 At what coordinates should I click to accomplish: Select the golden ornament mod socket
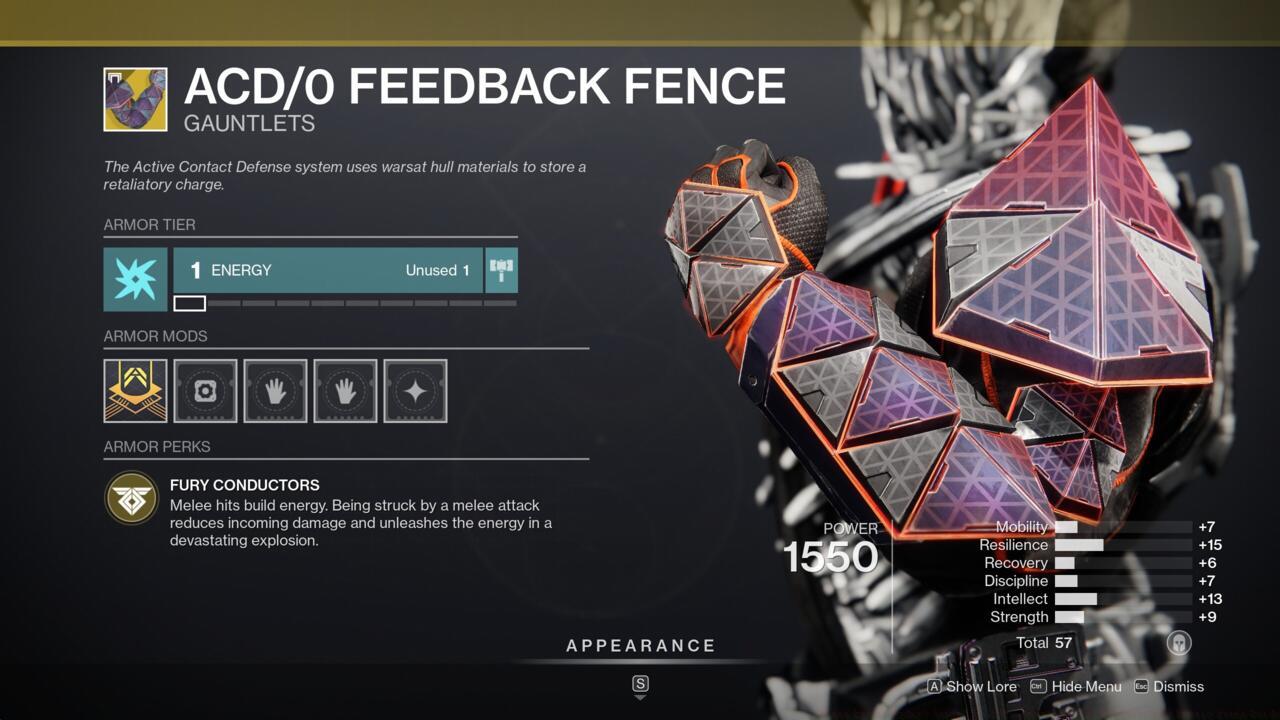coord(135,391)
